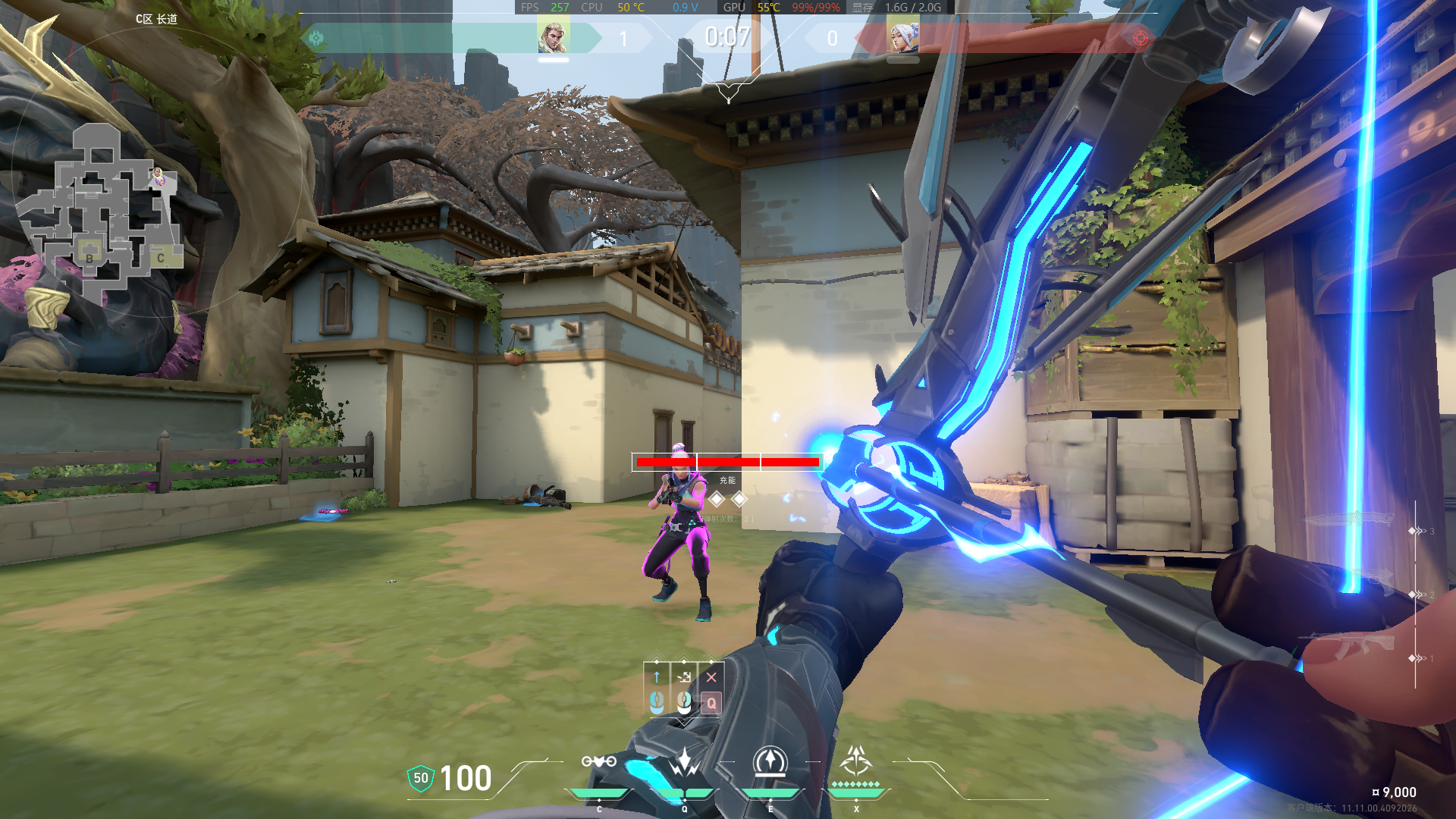Activate the Shock Bolt ability icon
1456x819 pixels.
(684, 761)
